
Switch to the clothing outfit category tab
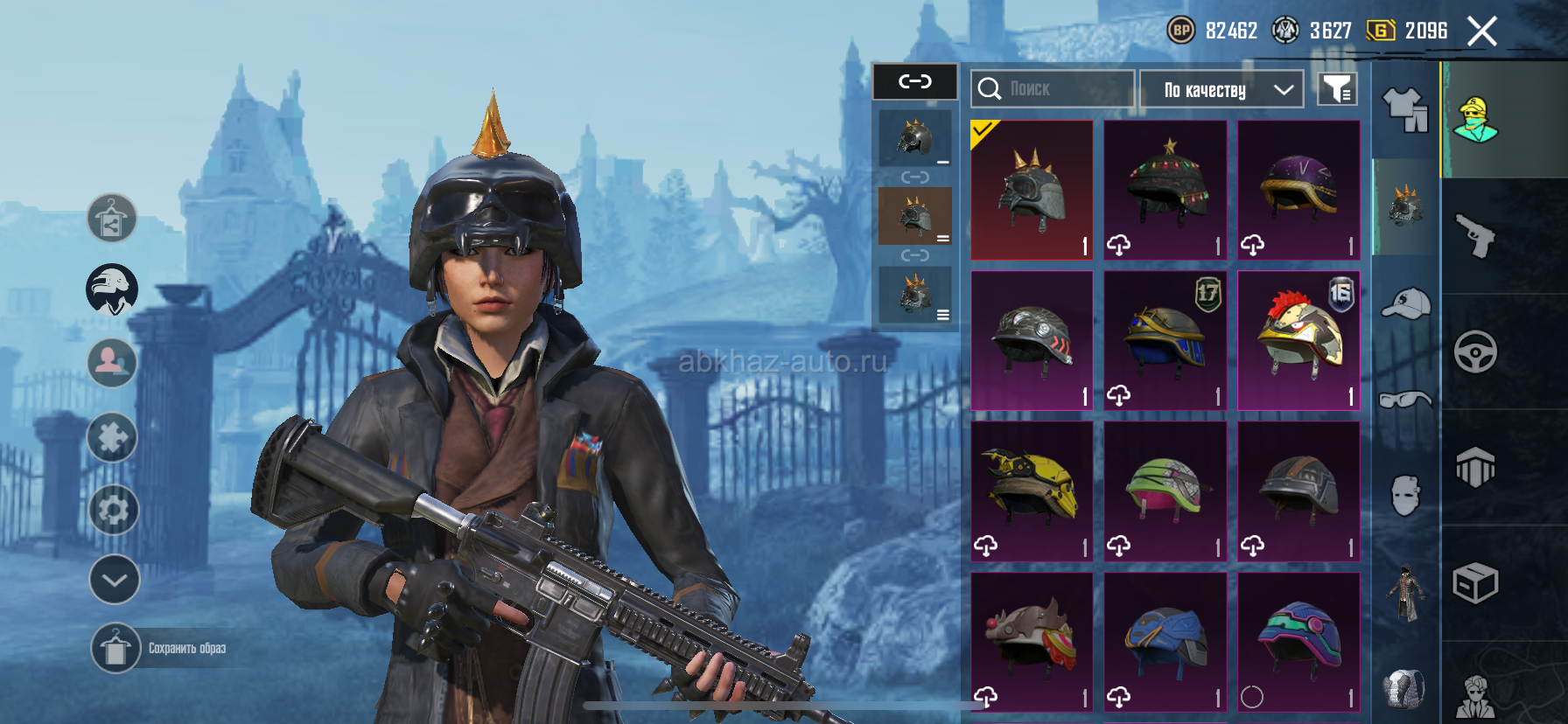(1405, 110)
